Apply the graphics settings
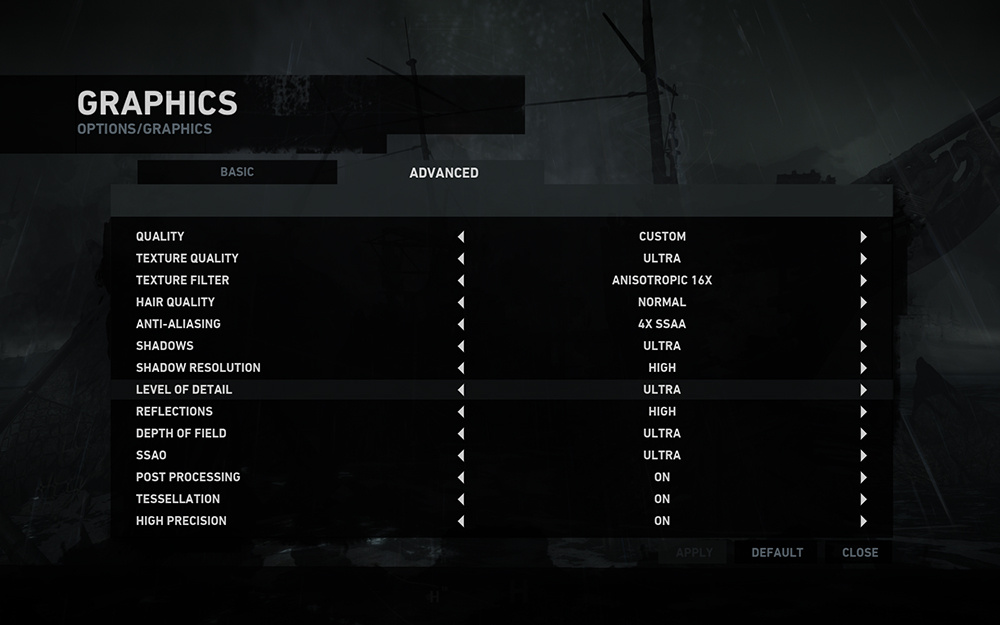1000x625 pixels. (694, 552)
